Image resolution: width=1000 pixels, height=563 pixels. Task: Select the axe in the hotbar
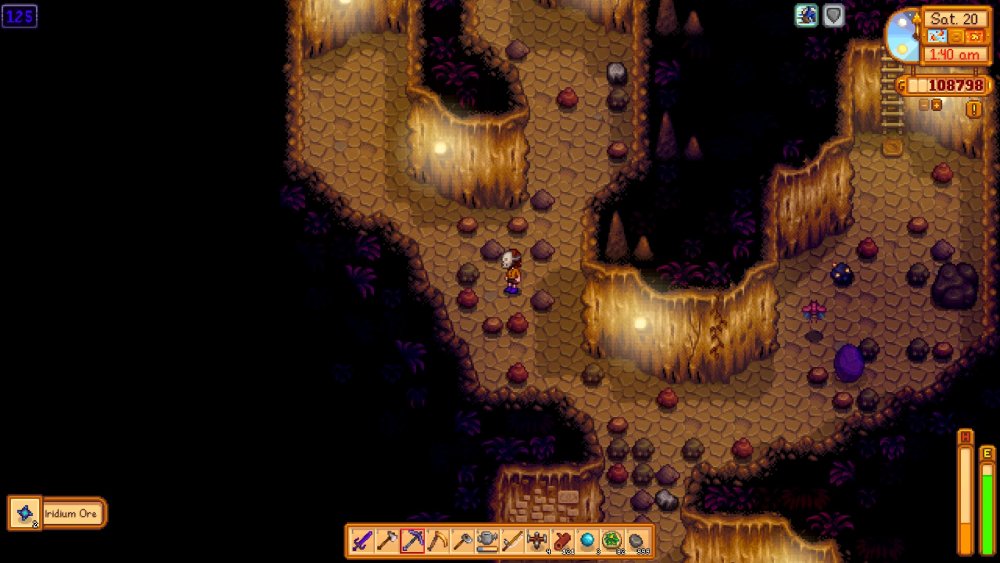386,541
